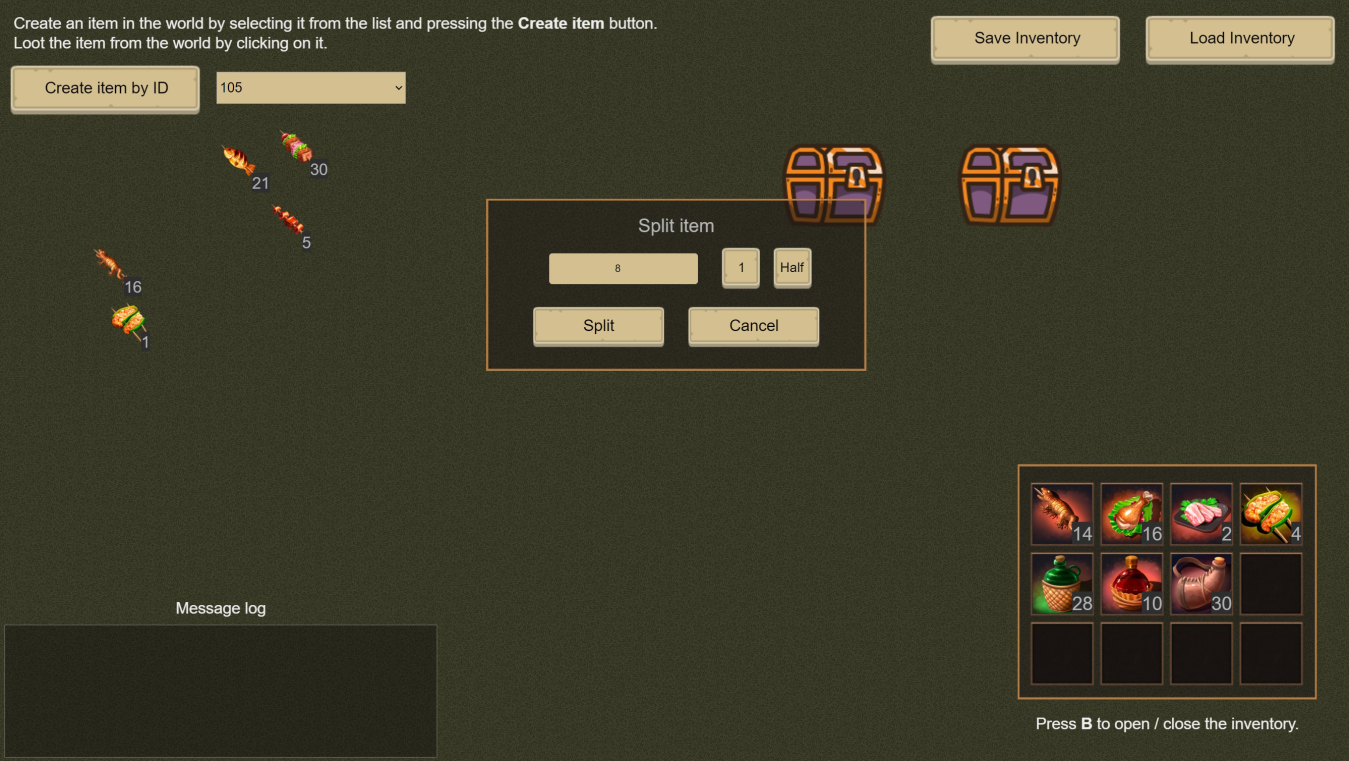Open the right treasure chest
Image resolution: width=1349 pixels, height=761 pixels.
(x=1007, y=185)
